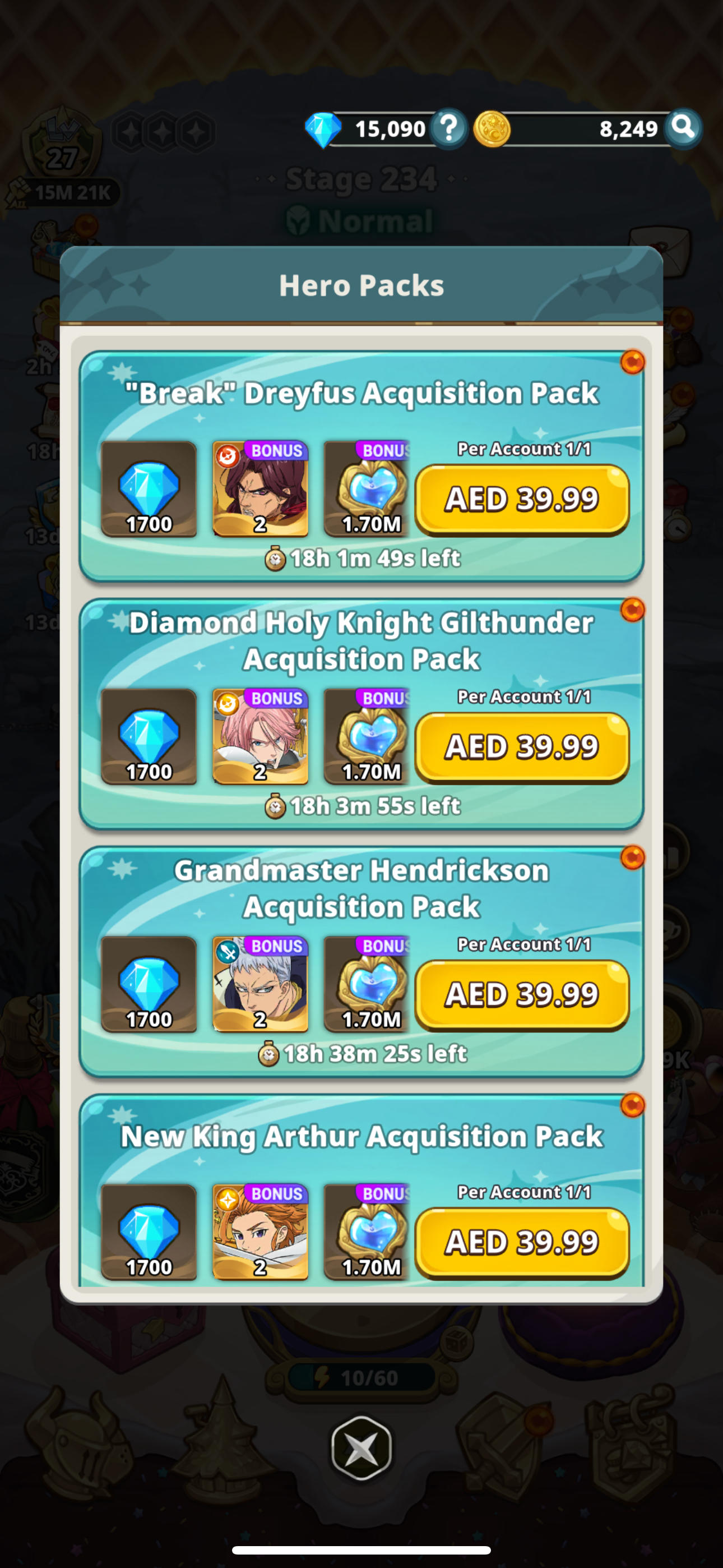Open help via the question mark icon
This screenshot has width=723, height=1568.
(448, 128)
